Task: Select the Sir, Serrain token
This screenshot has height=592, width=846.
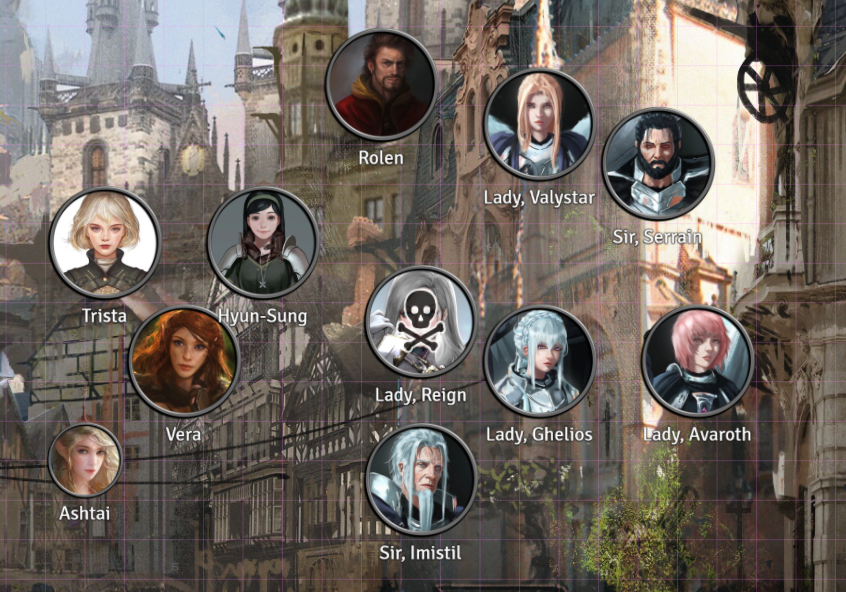Action: click(x=657, y=164)
